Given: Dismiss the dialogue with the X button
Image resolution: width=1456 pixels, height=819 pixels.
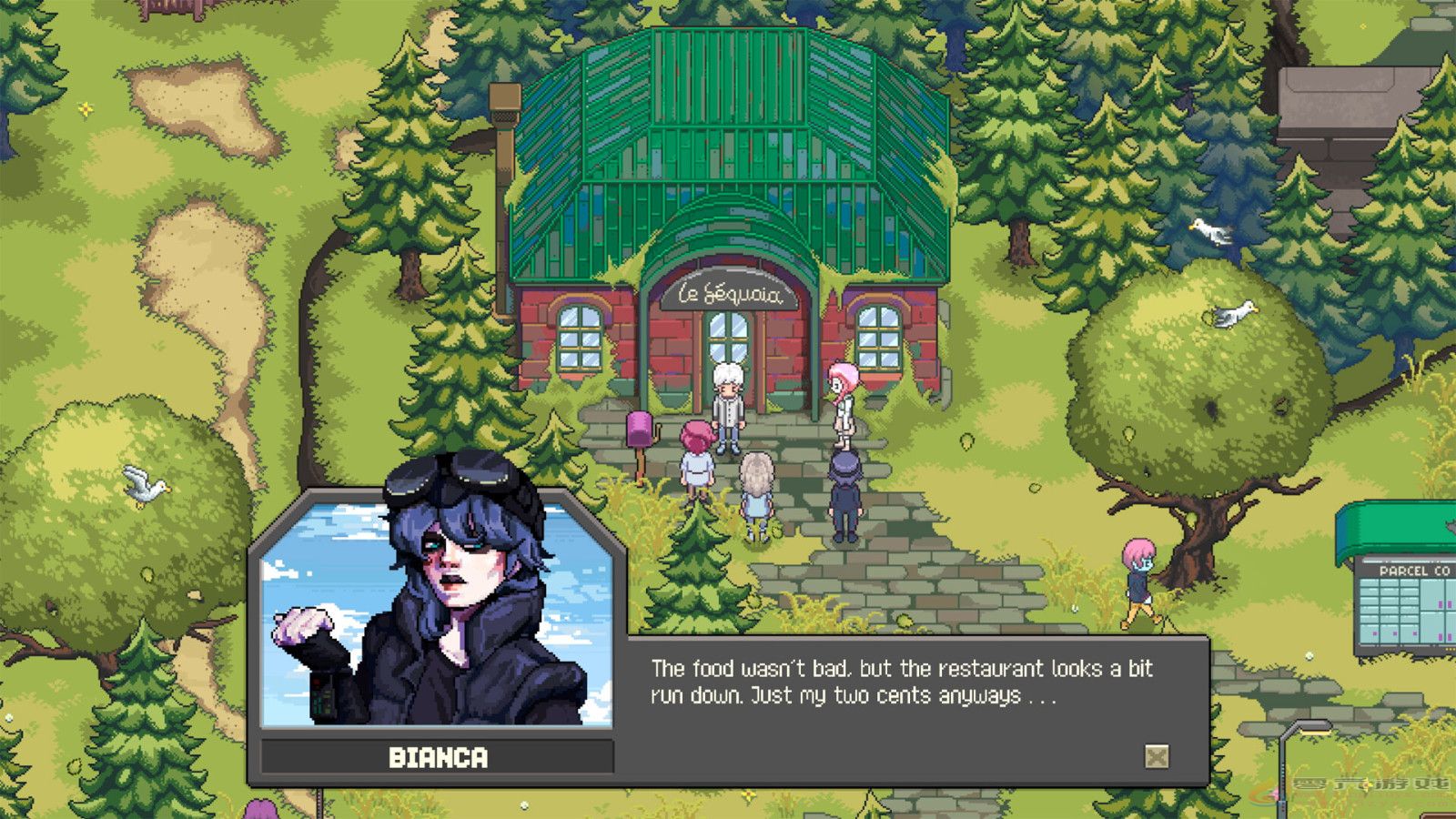Looking at the screenshot, I should coord(1157,754).
